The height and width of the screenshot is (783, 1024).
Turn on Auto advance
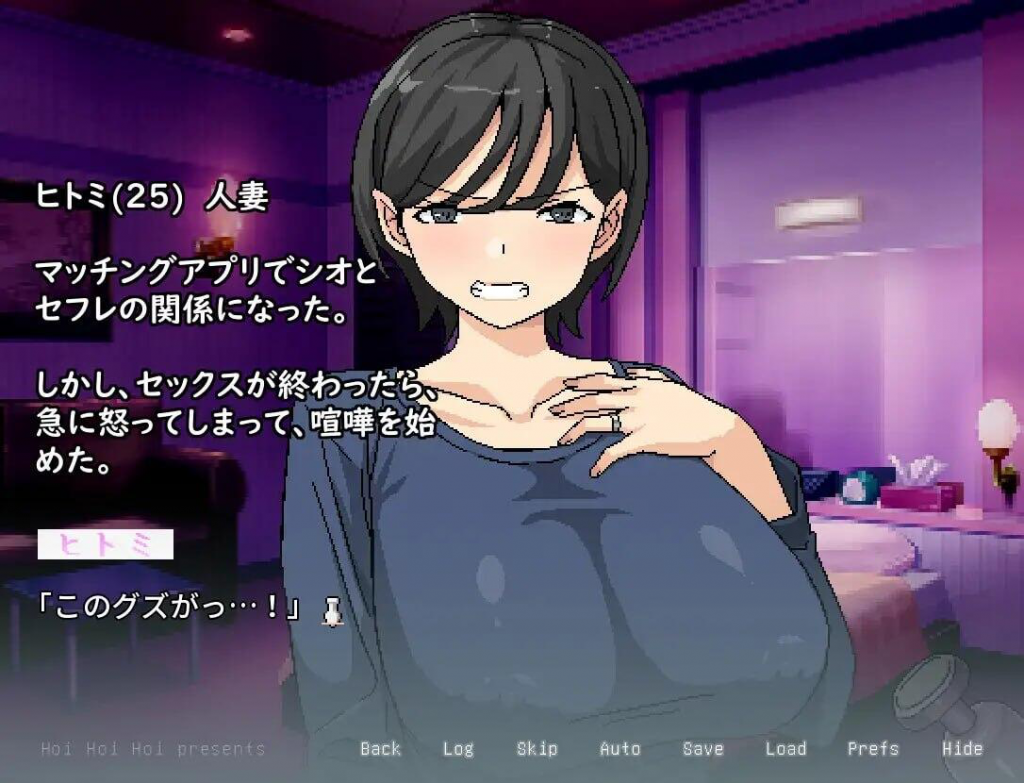(620, 749)
